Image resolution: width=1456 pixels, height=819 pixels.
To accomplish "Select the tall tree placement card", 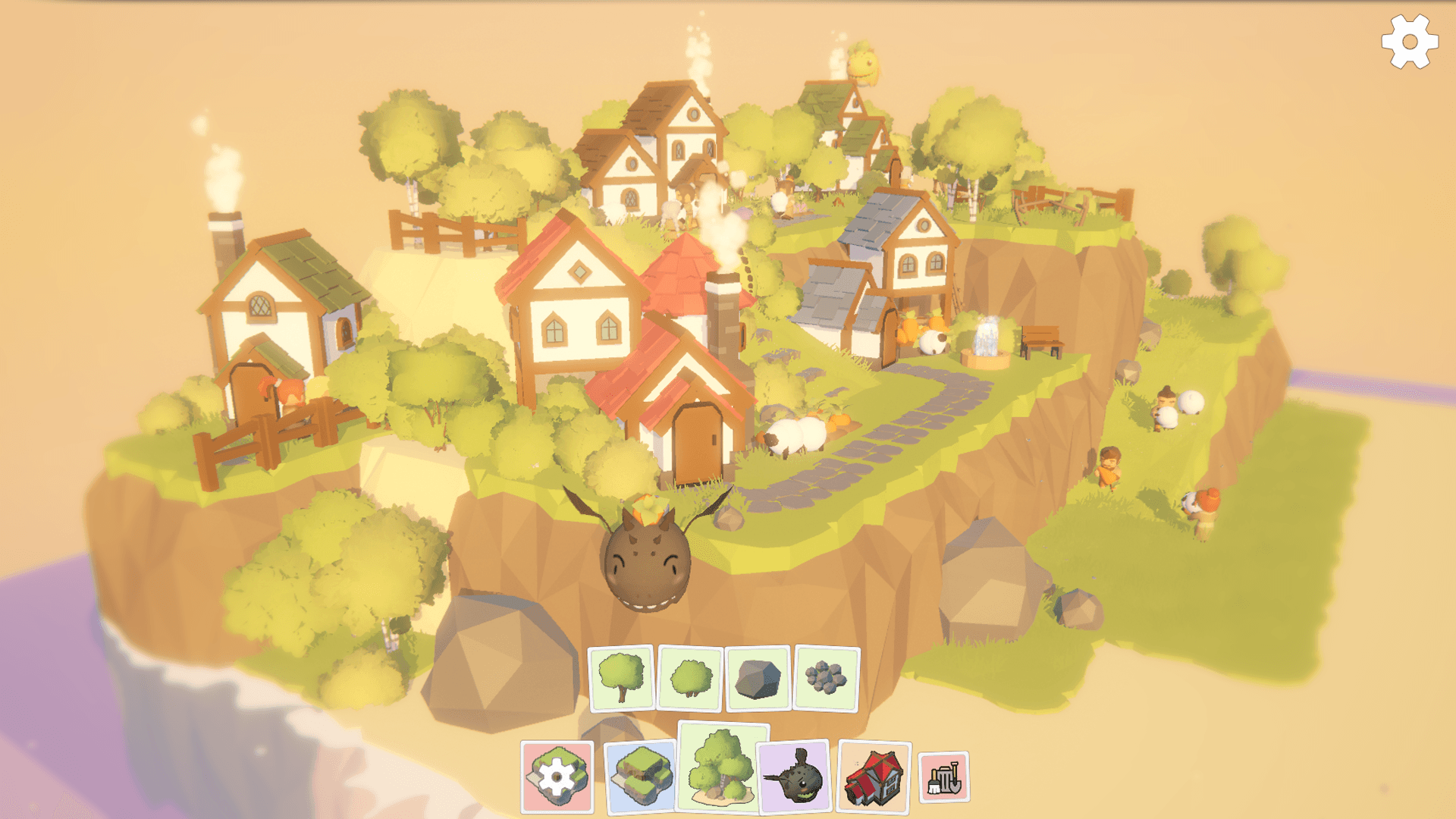I will [621, 678].
